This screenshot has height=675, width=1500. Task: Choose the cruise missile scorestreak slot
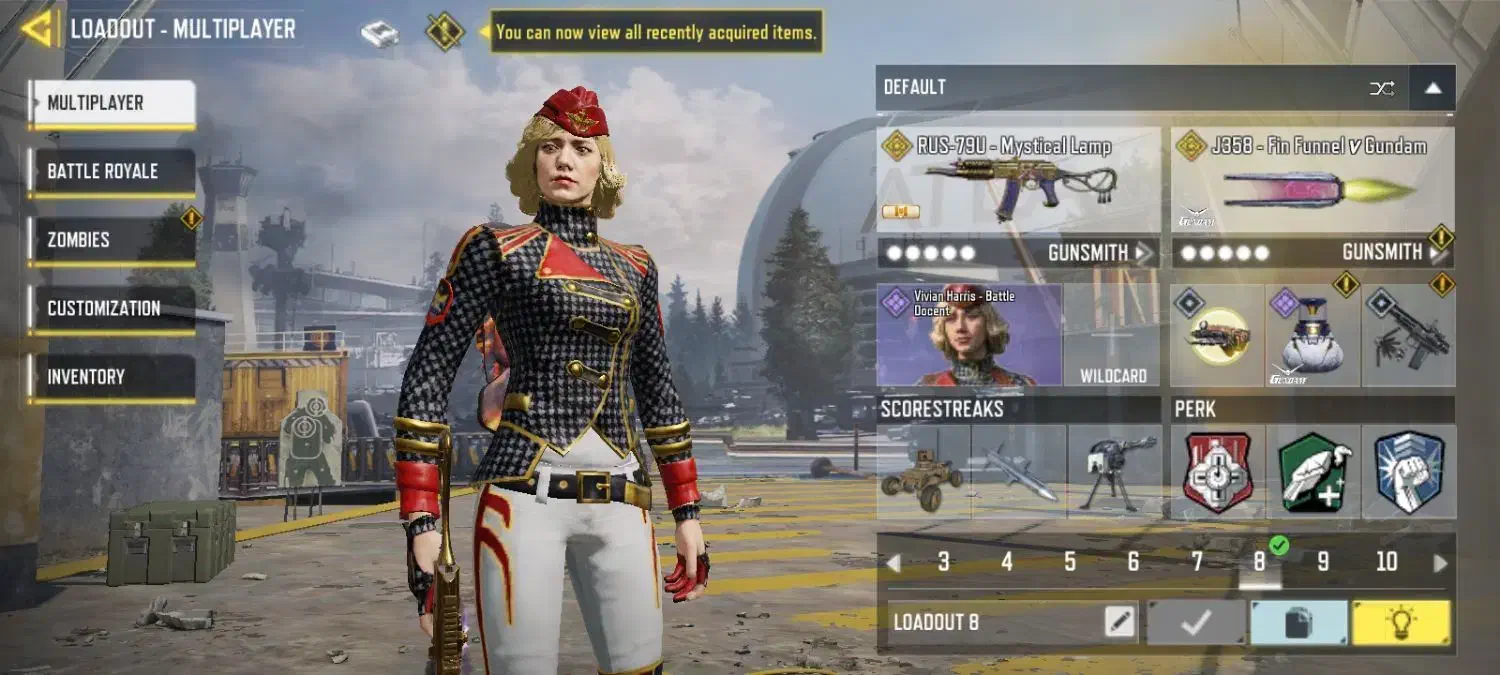(1018, 472)
